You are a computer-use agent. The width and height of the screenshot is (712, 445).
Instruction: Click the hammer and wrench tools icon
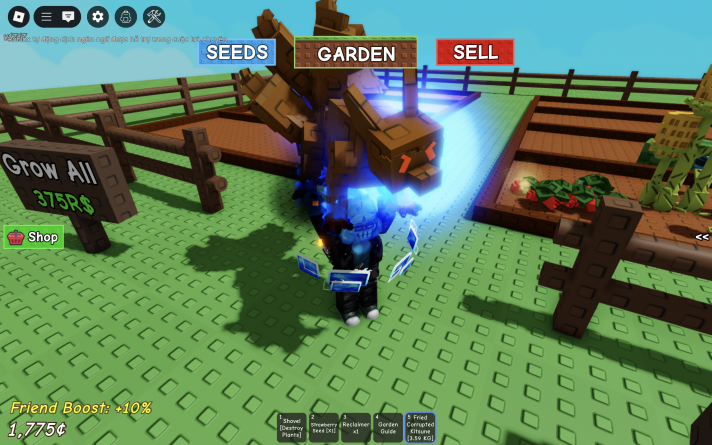154,17
